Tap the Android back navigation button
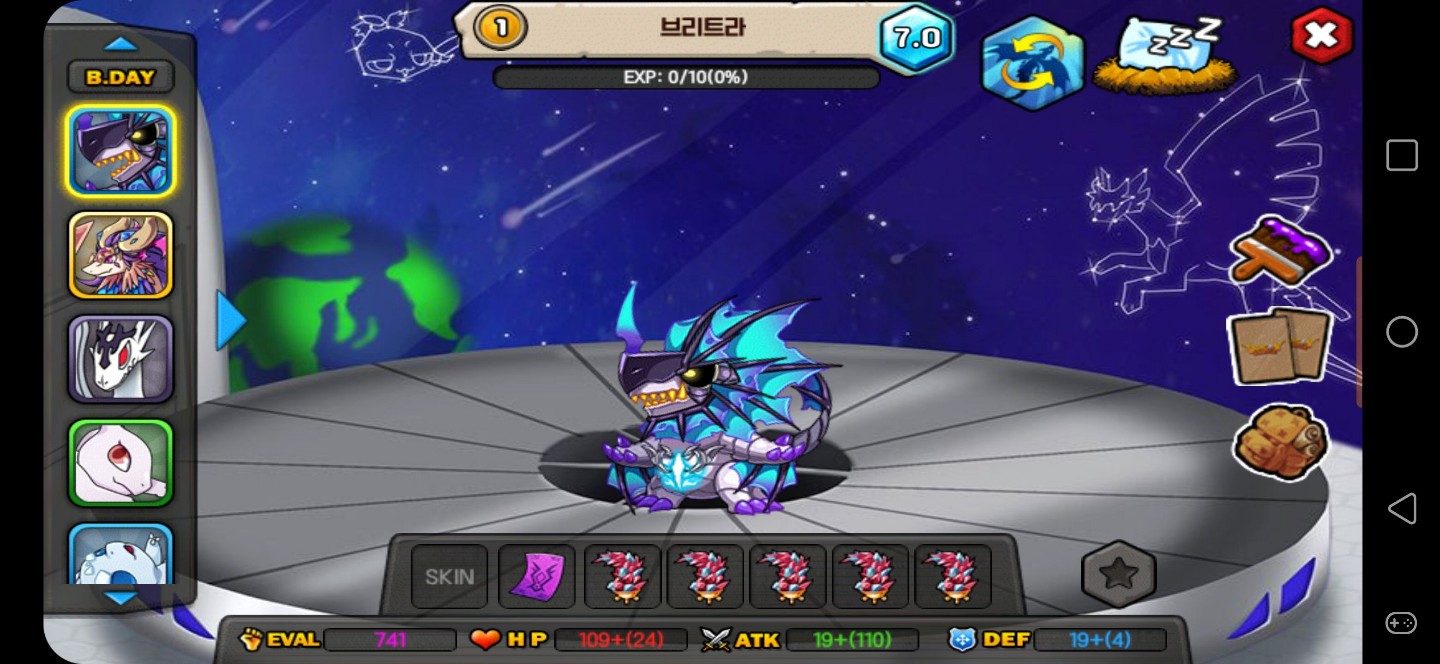The width and height of the screenshot is (1440, 664). pyautogui.click(x=1401, y=508)
